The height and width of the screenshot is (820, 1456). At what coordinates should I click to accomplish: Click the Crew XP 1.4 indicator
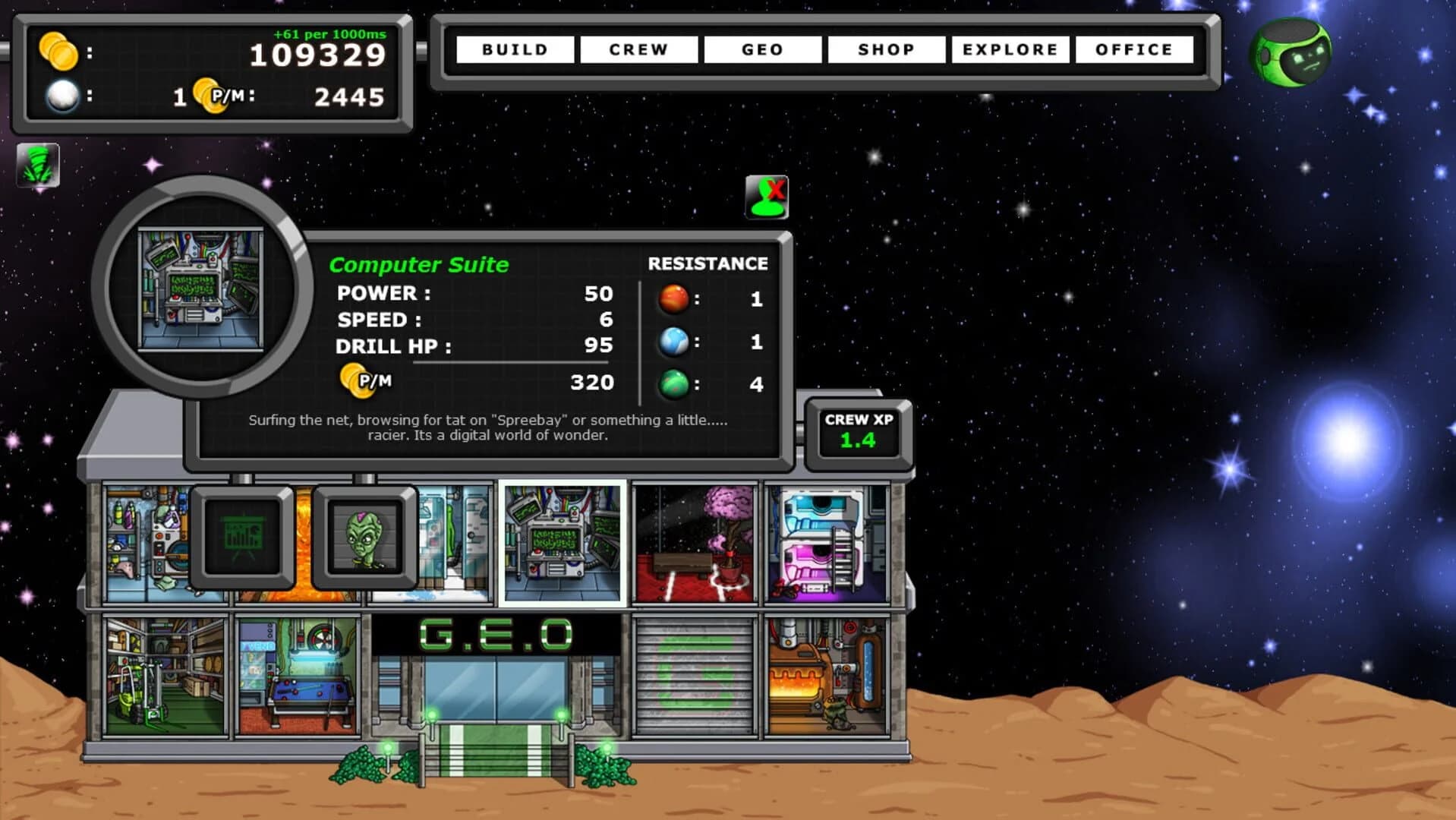(857, 433)
